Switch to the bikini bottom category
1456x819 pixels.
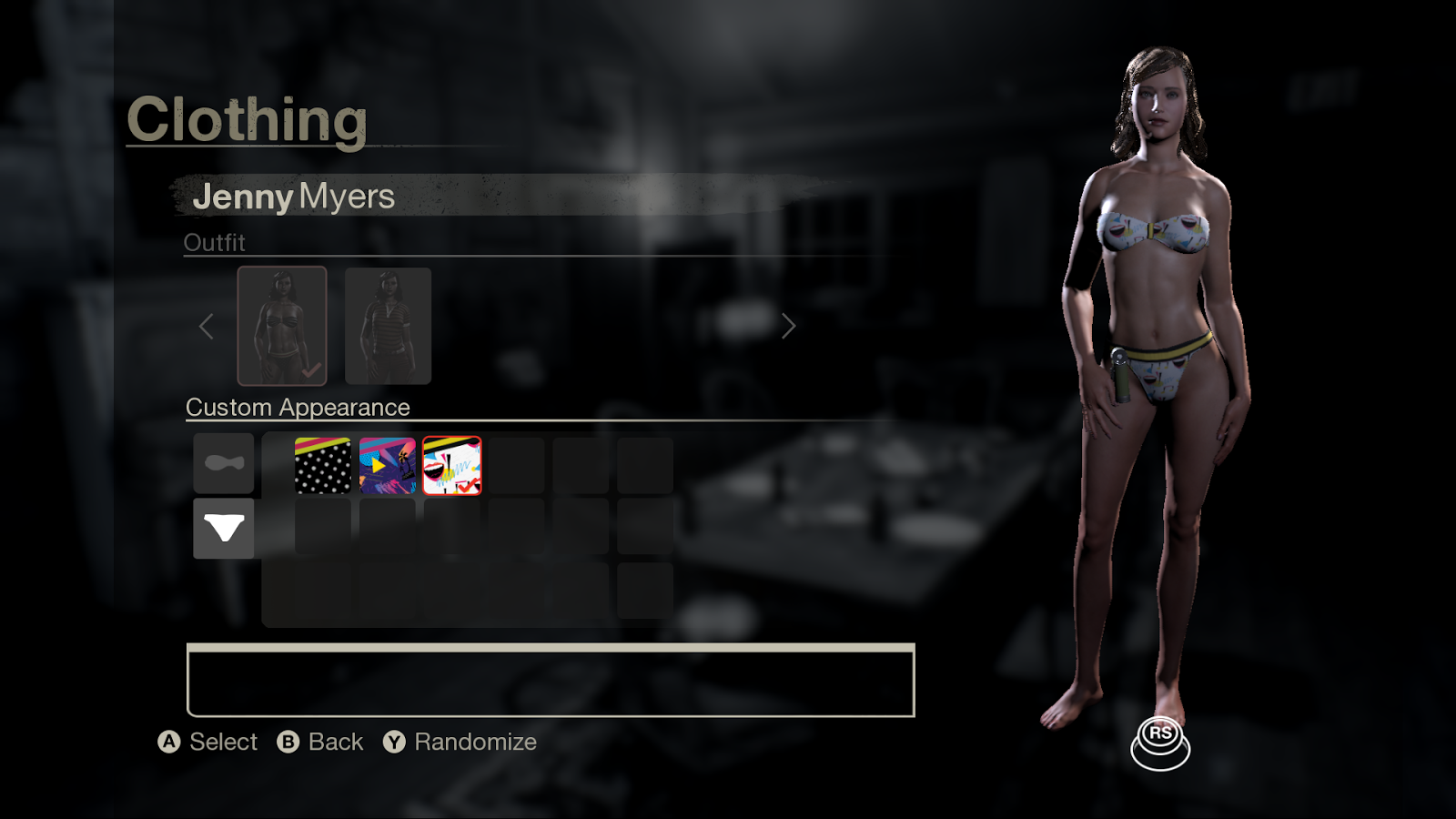(224, 528)
